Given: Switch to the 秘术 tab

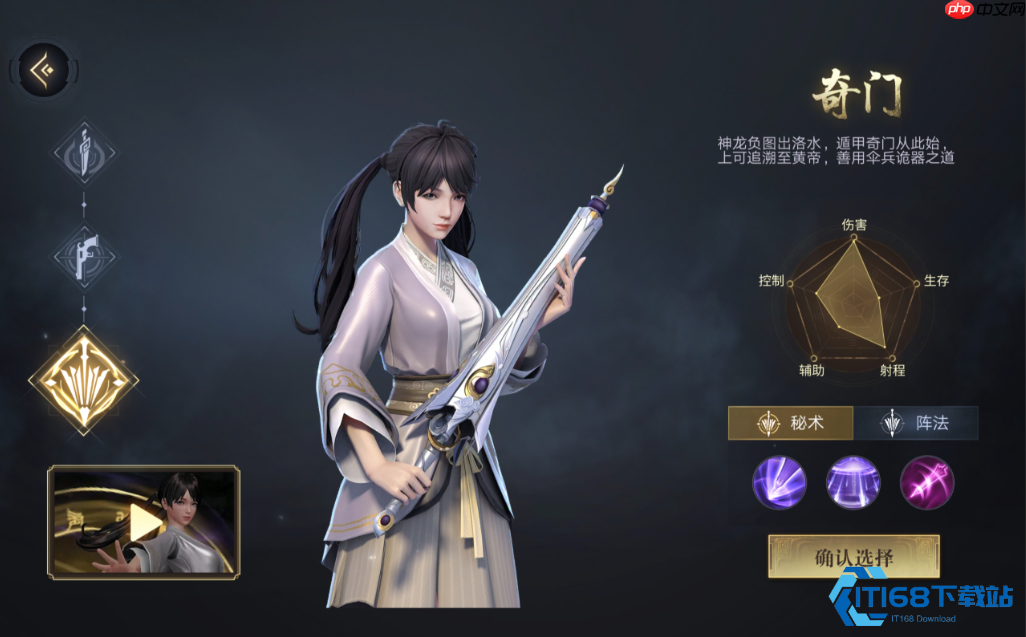Looking at the screenshot, I should pos(790,423).
